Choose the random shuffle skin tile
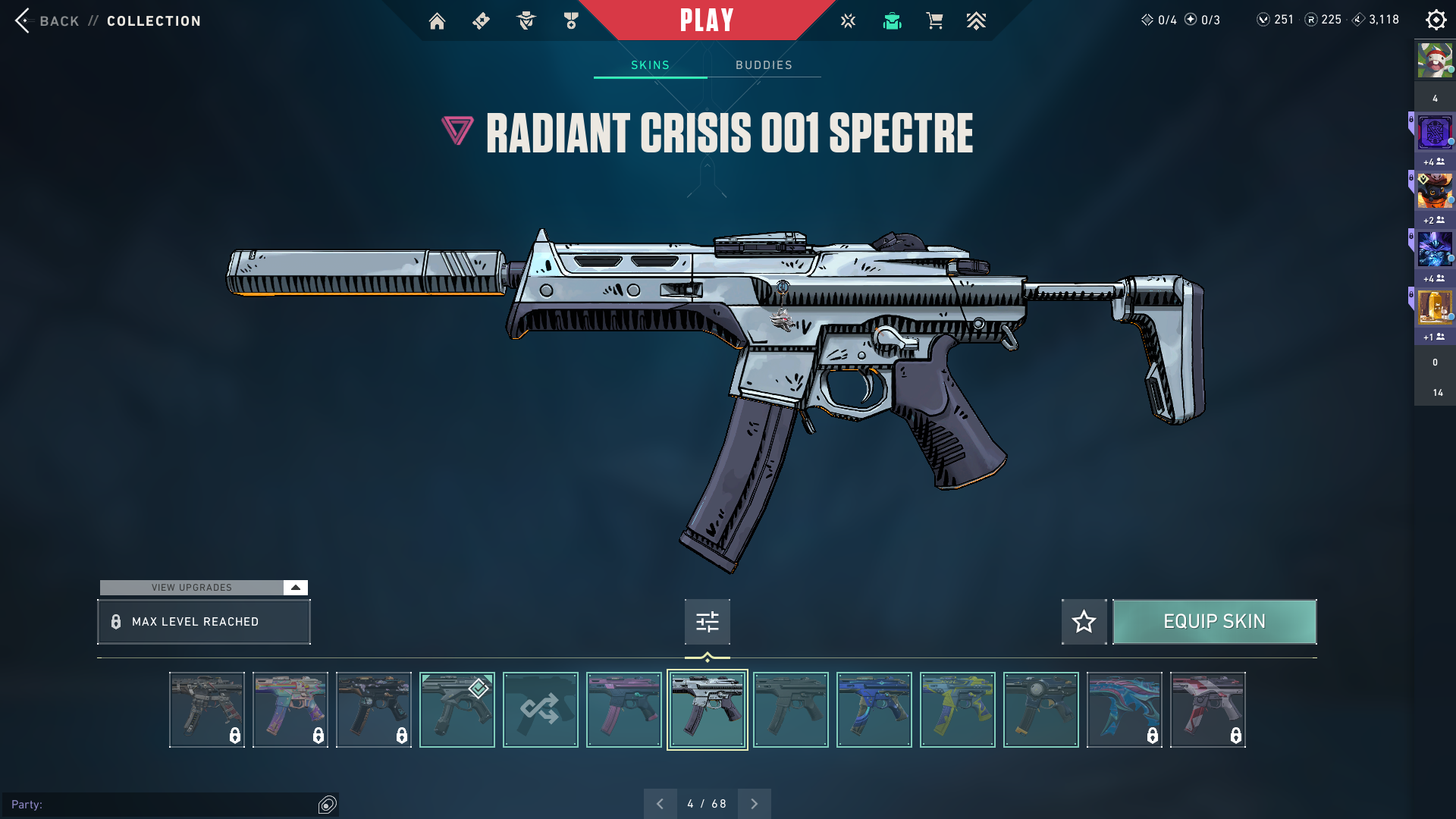1456x819 pixels. [x=540, y=710]
